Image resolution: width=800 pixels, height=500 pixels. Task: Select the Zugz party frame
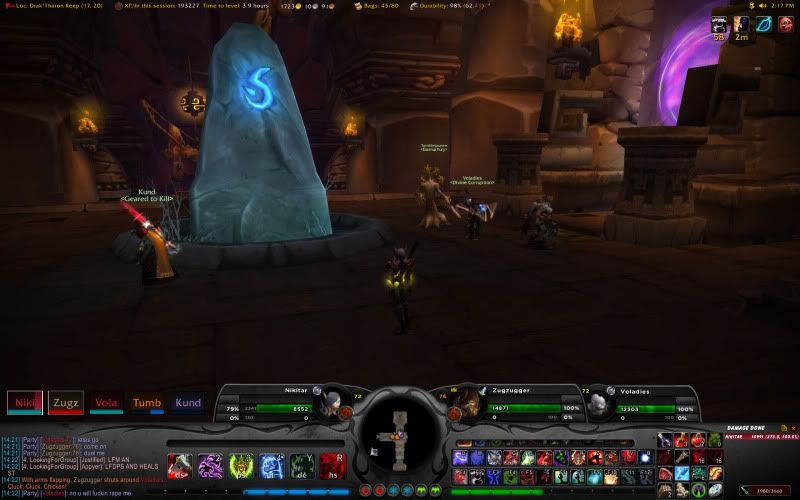[66, 403]
